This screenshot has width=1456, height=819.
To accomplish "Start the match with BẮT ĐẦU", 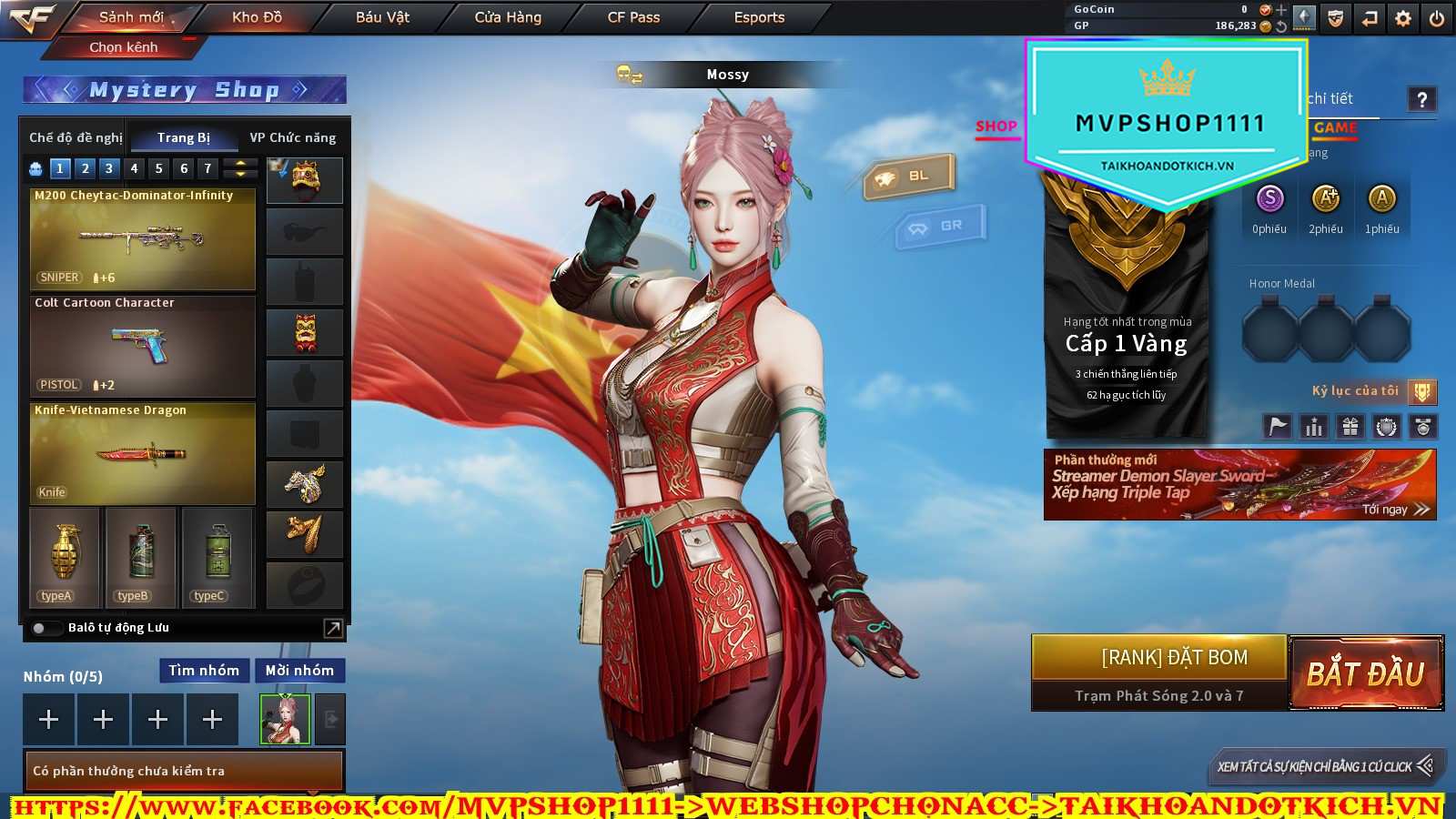I will click(1365, 673).
